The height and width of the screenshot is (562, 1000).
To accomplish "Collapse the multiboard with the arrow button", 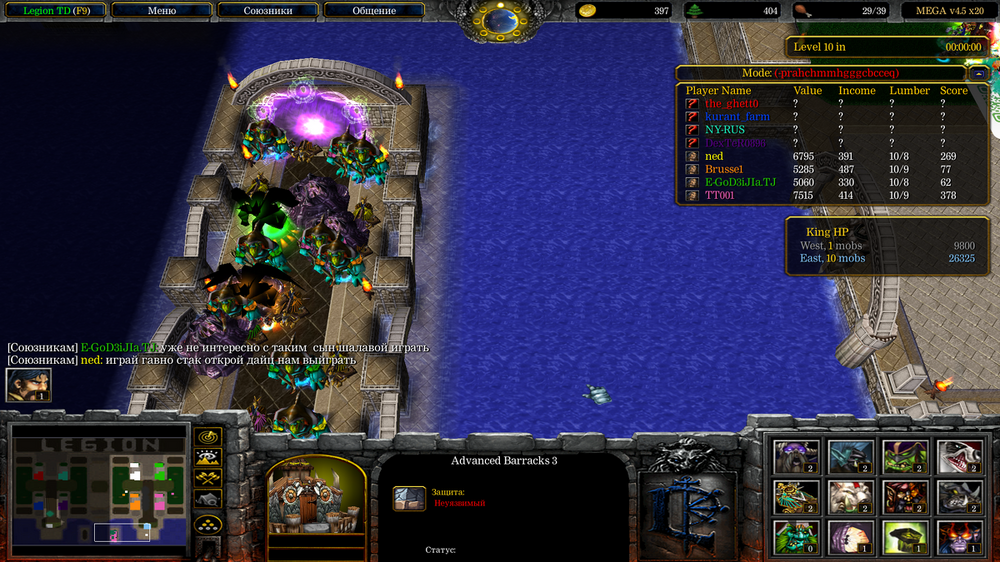I will (978, 73).
